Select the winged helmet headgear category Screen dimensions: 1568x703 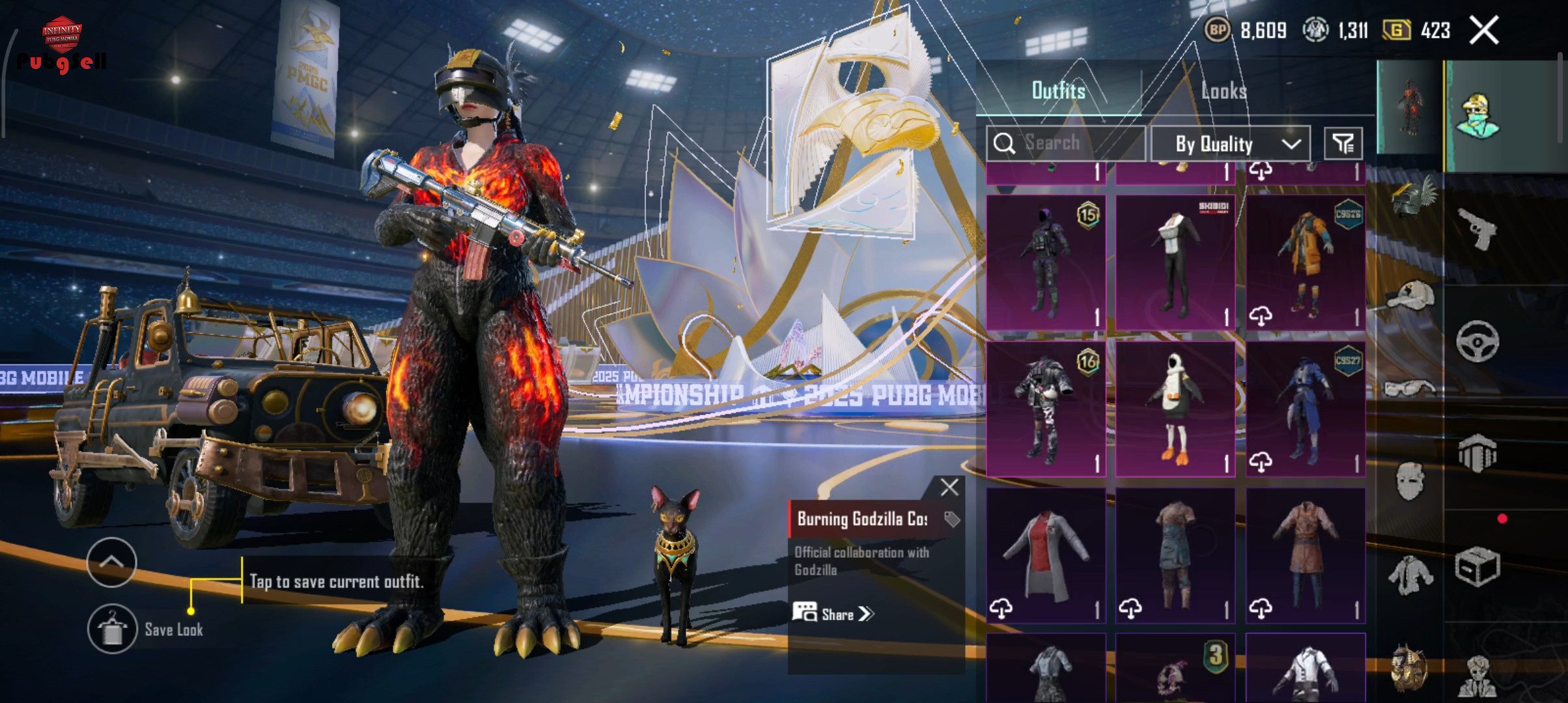[x=1411, y=197]
